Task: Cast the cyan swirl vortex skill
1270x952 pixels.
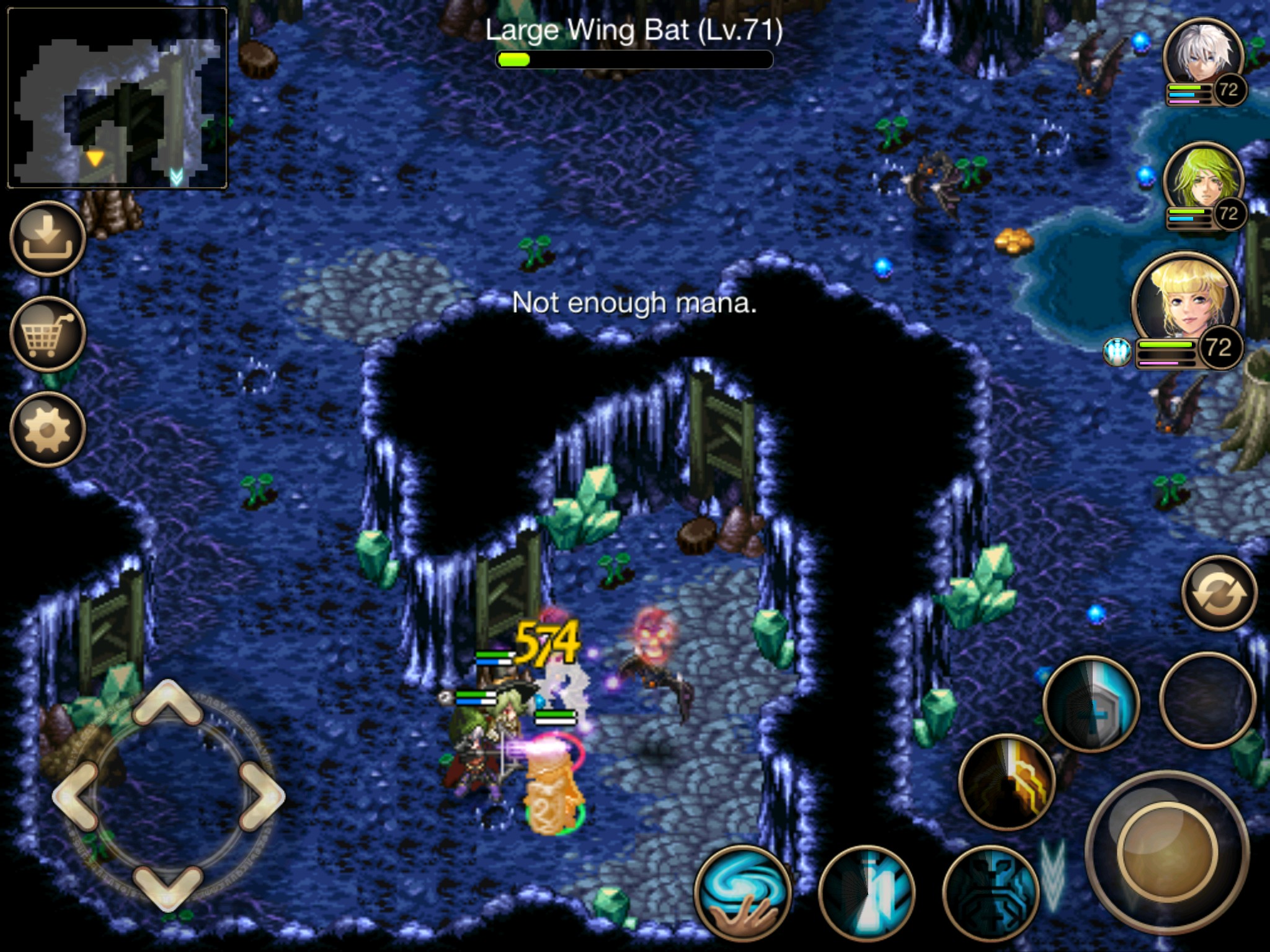Action: (742, 893)
